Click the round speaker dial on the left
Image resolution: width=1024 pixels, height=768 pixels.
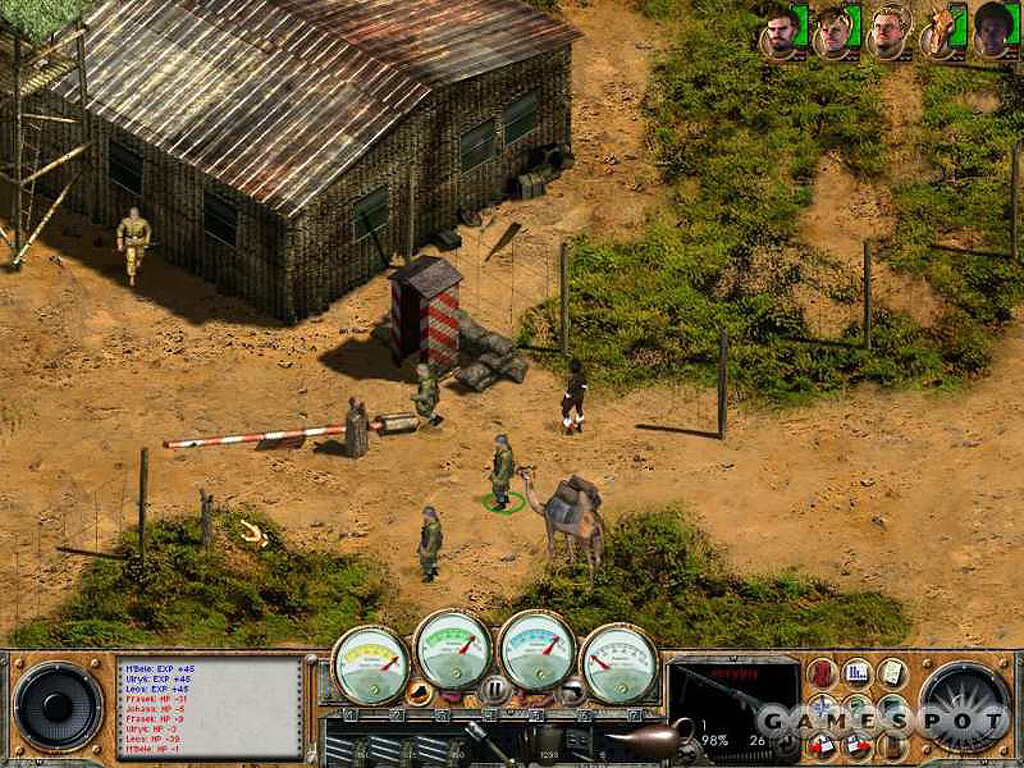coord(57,706)
